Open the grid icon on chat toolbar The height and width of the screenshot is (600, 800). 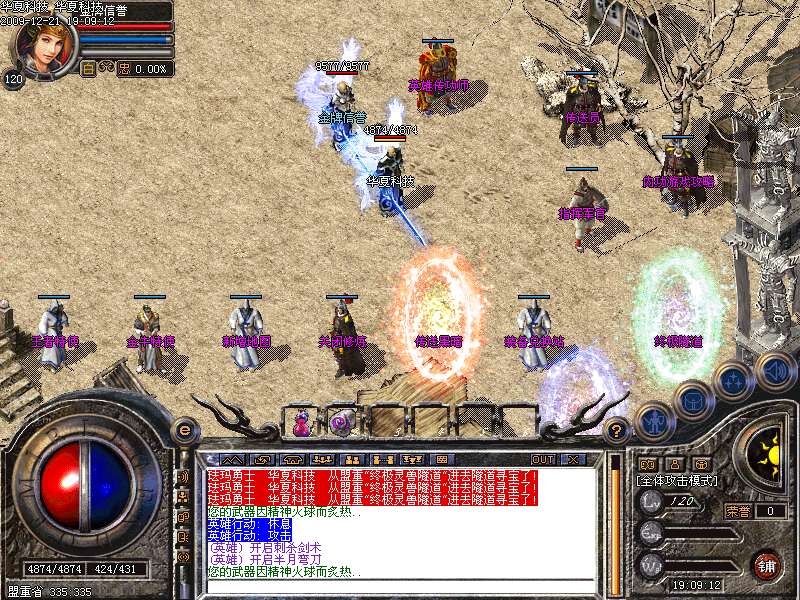point(445,459)
